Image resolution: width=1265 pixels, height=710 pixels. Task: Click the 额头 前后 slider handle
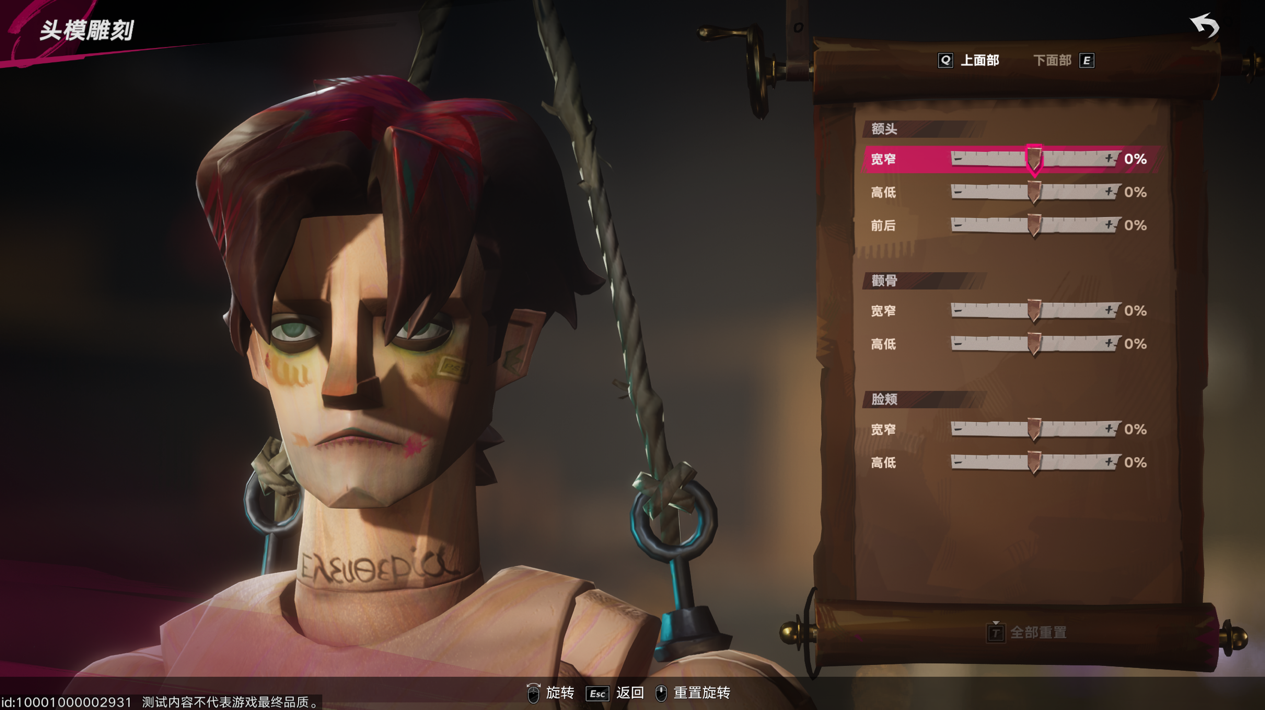pyautogui.click(x=1034, y=226)
